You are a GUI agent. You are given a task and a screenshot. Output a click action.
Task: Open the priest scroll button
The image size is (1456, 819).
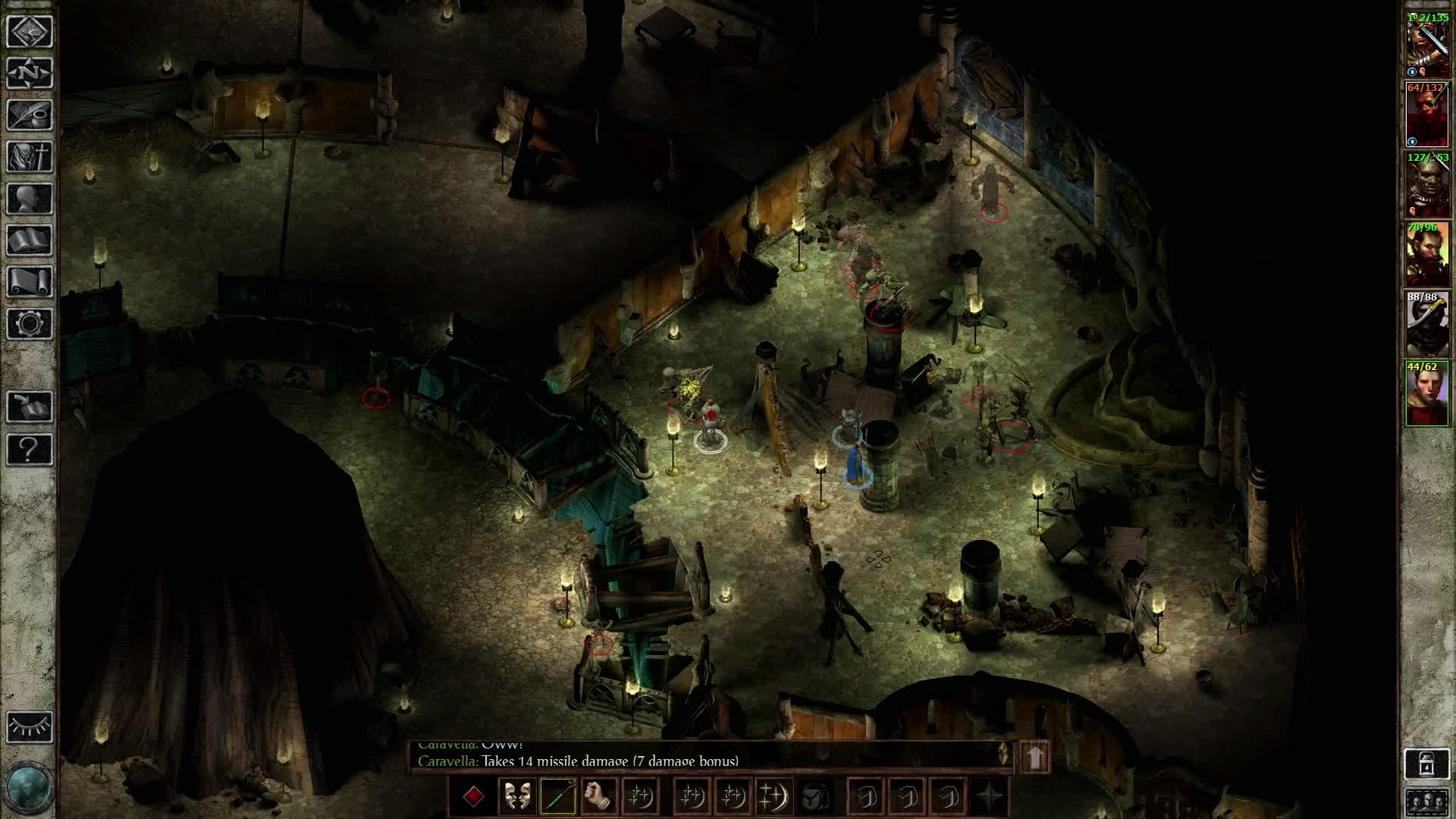30,282
